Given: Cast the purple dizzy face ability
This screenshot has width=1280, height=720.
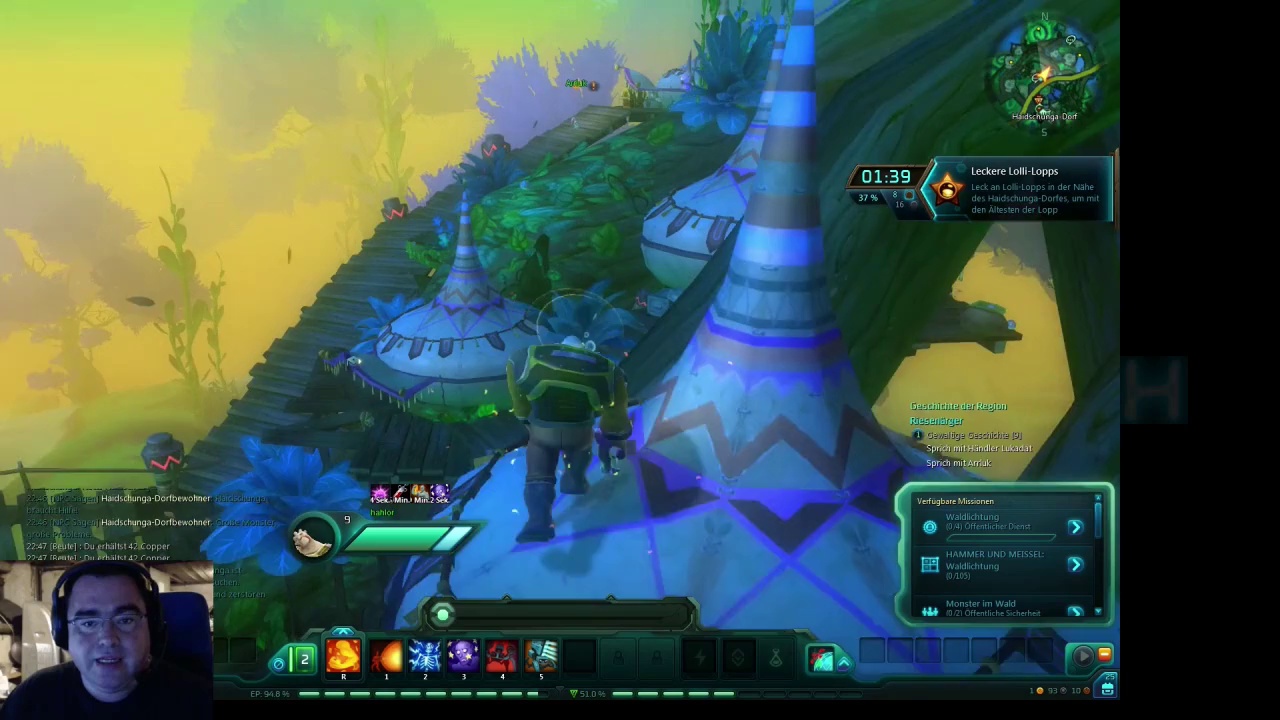Looking at the screenshot, I should (x=463, y=657).
